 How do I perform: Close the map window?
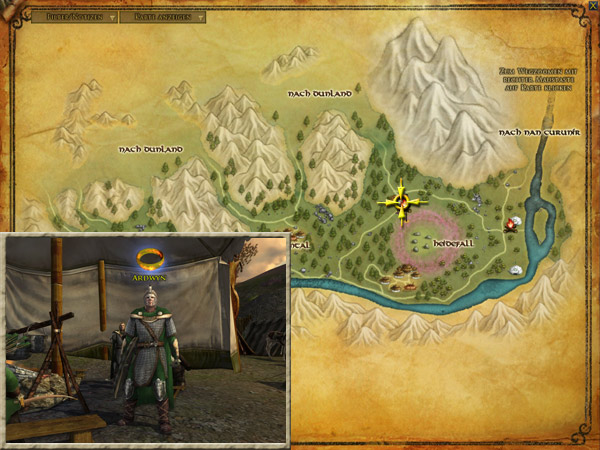(x=592, y=6)
